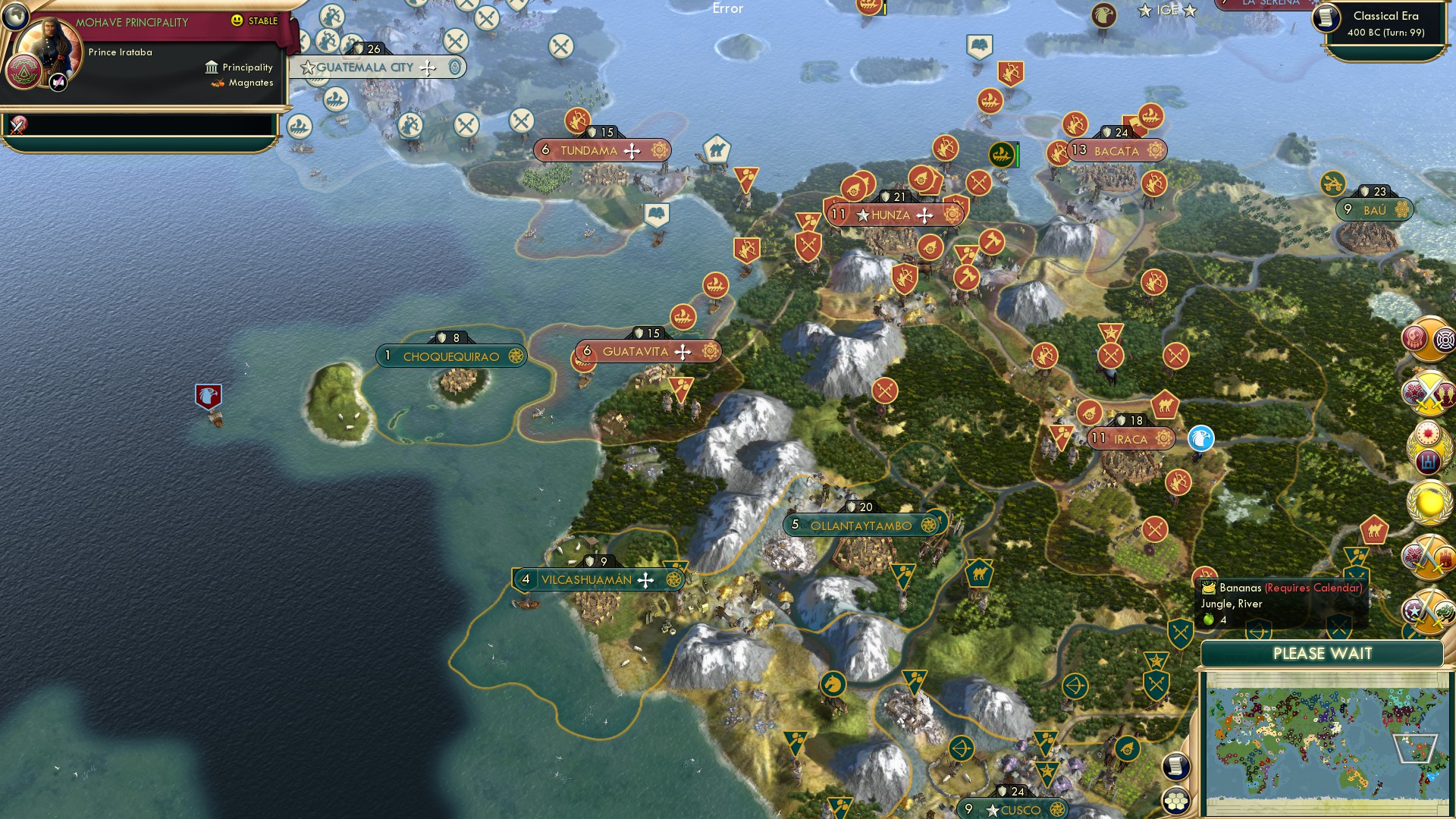The width and height of the screenshot is (1456, 819).
Task: Toggle the STABLE smiley status indicator
Action: 237,20
